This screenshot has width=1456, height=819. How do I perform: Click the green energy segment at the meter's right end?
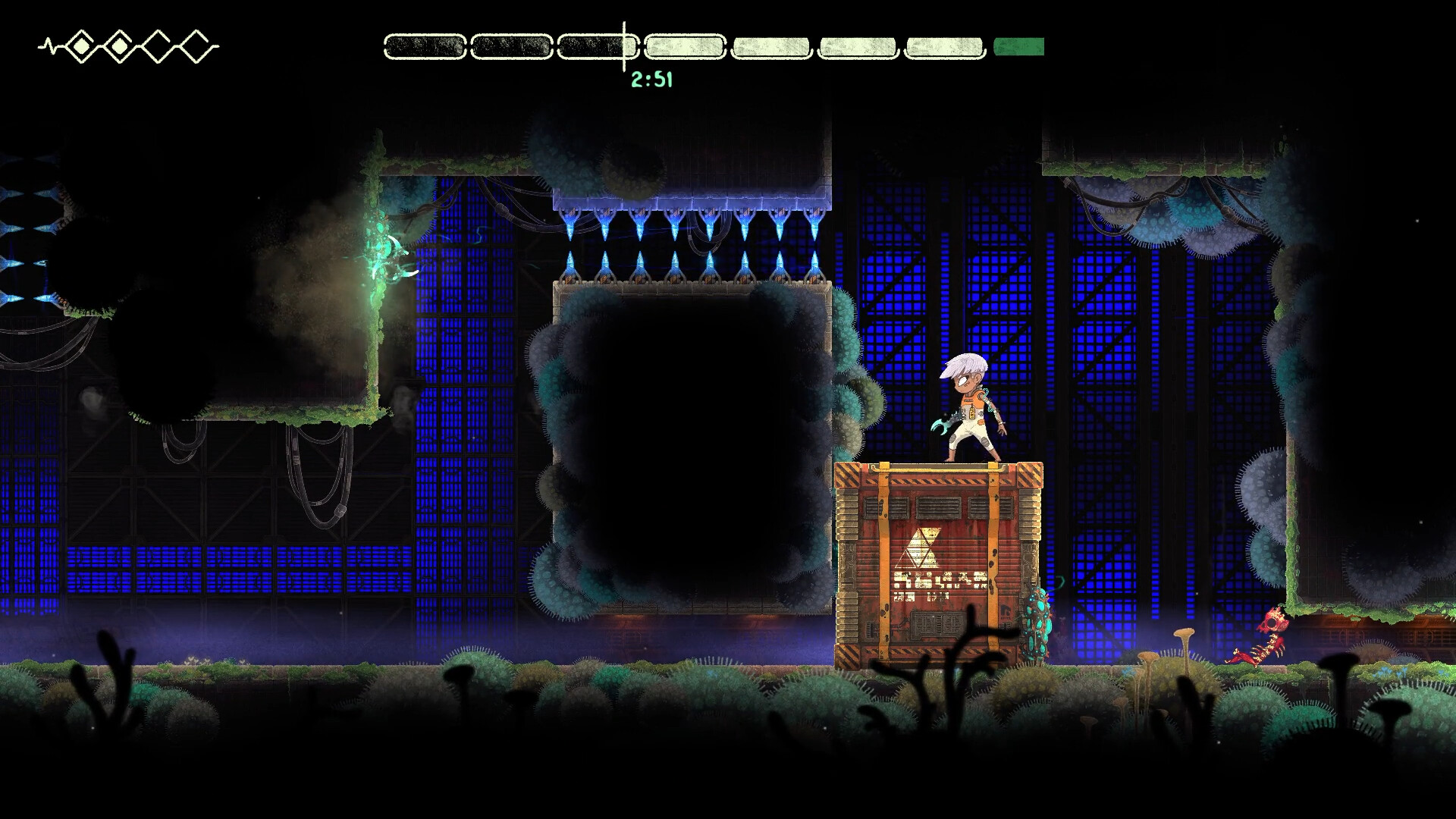pos(1018,47)
